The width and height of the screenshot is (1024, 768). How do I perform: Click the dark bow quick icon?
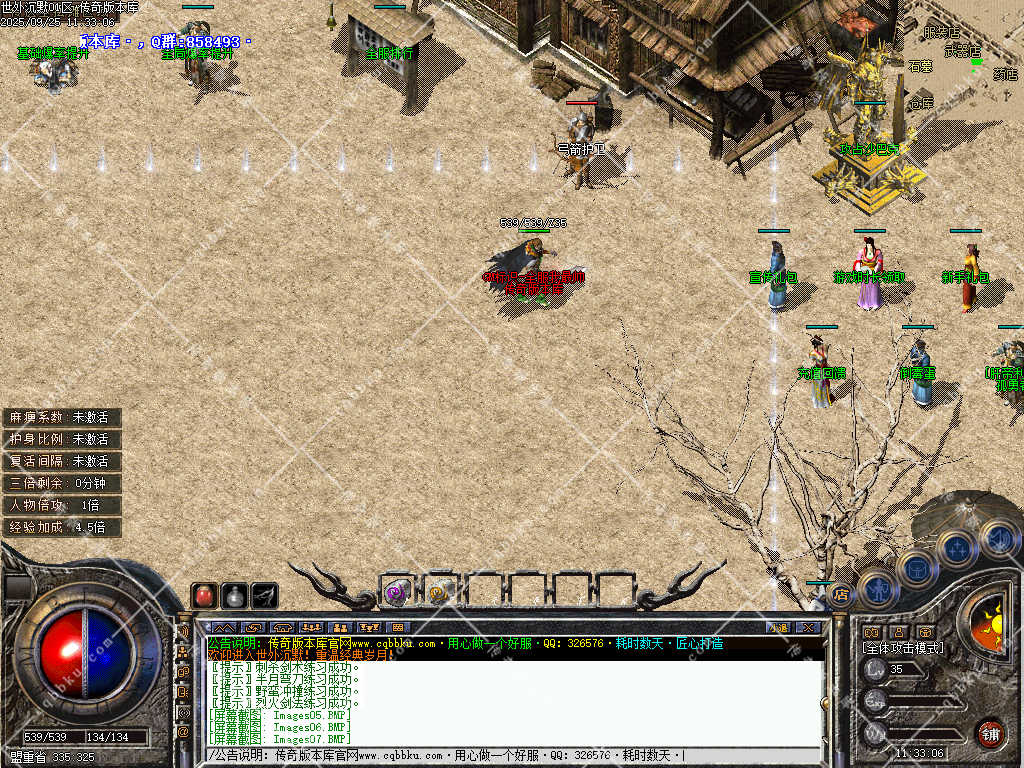click(264, 596)
